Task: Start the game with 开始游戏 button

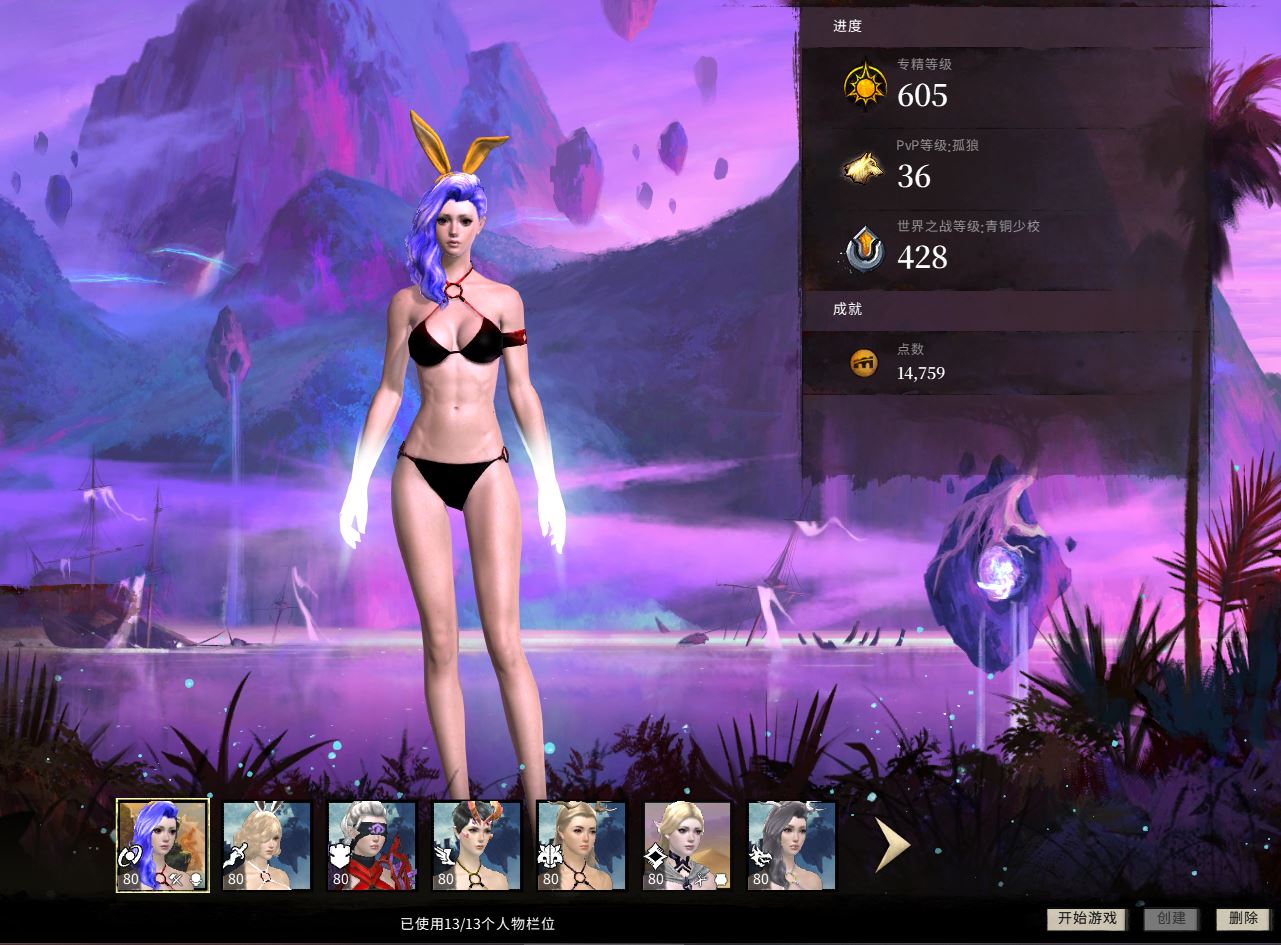Action: point(1087,919)
